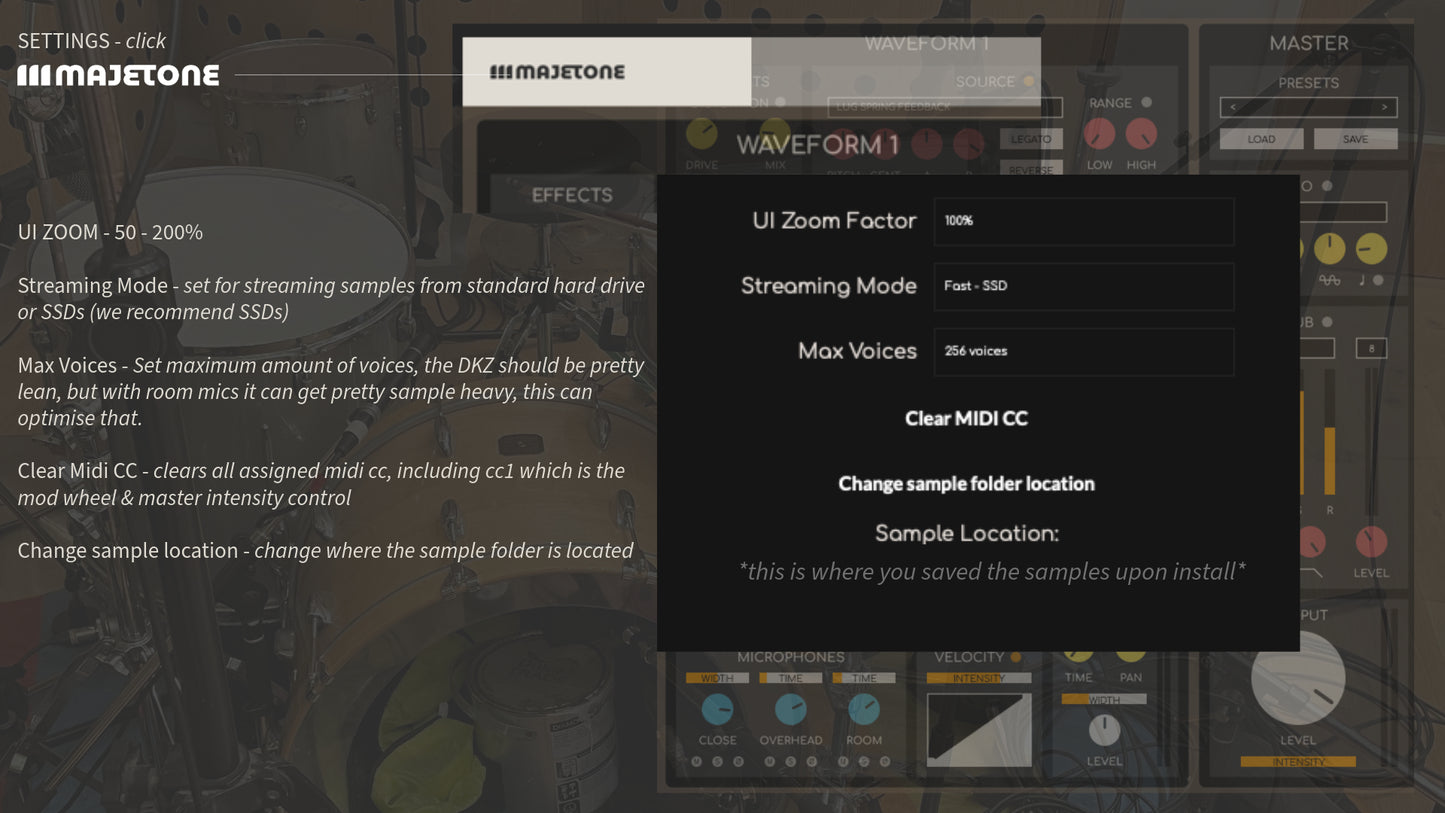Image resolution: width=1445 pixels, height=813 pixels.
Task: Open the Streaming Mode dropdown
Action: click(1083, 286)
